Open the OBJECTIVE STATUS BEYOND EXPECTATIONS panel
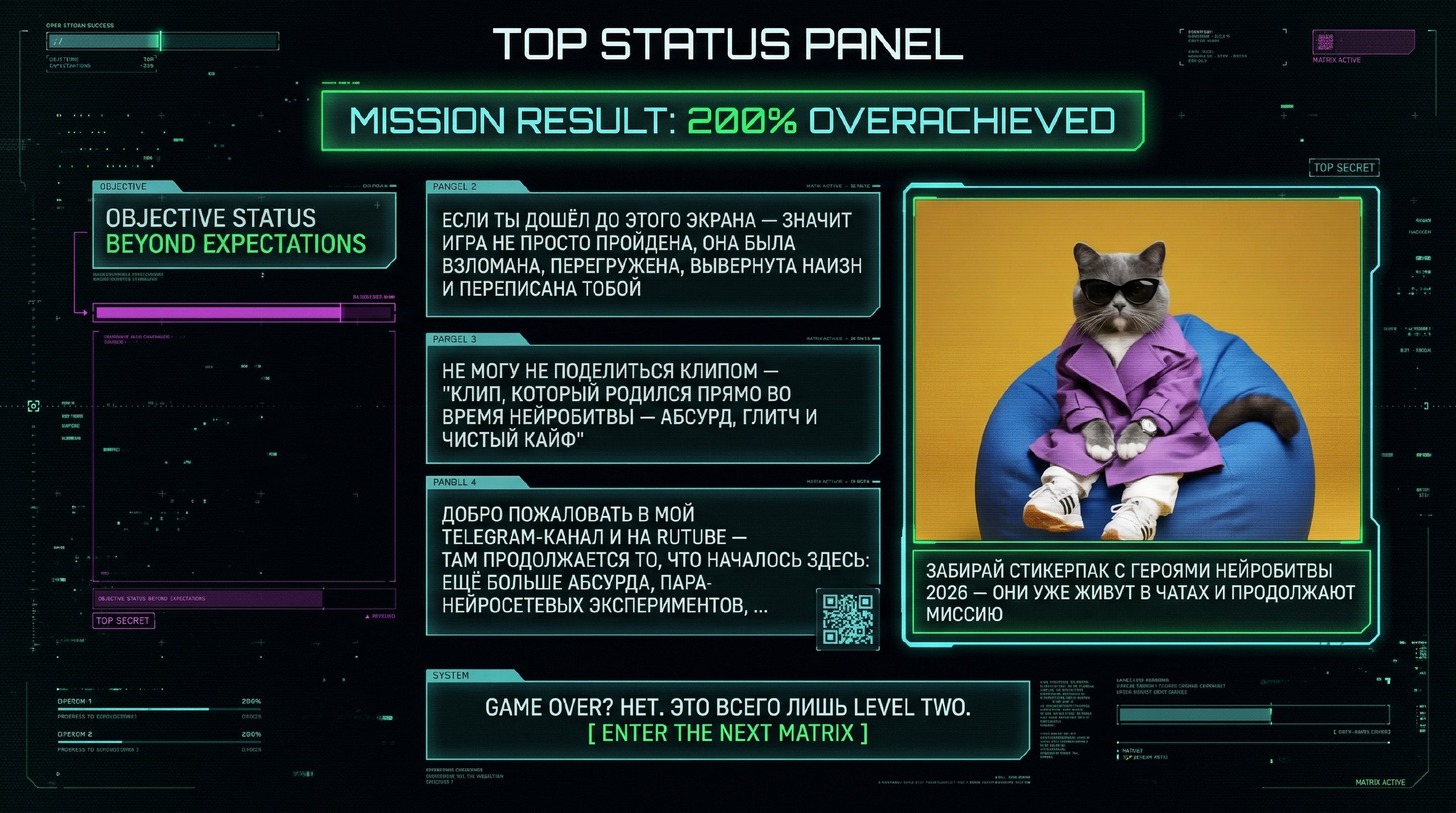Image resolution: width=1456 pixels, height=813 pixels. click(243, 231)
